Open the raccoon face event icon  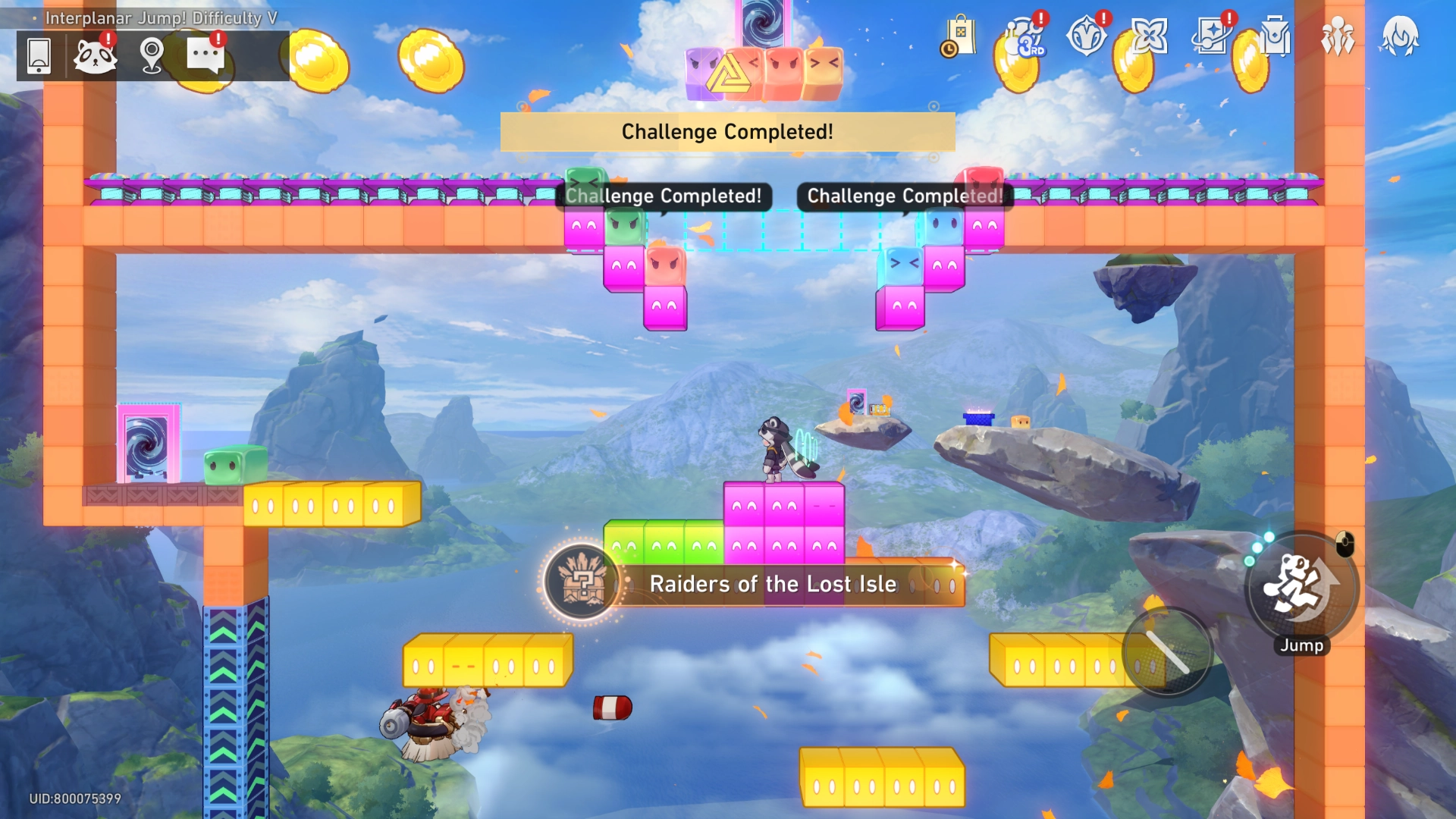pos(95,55)
